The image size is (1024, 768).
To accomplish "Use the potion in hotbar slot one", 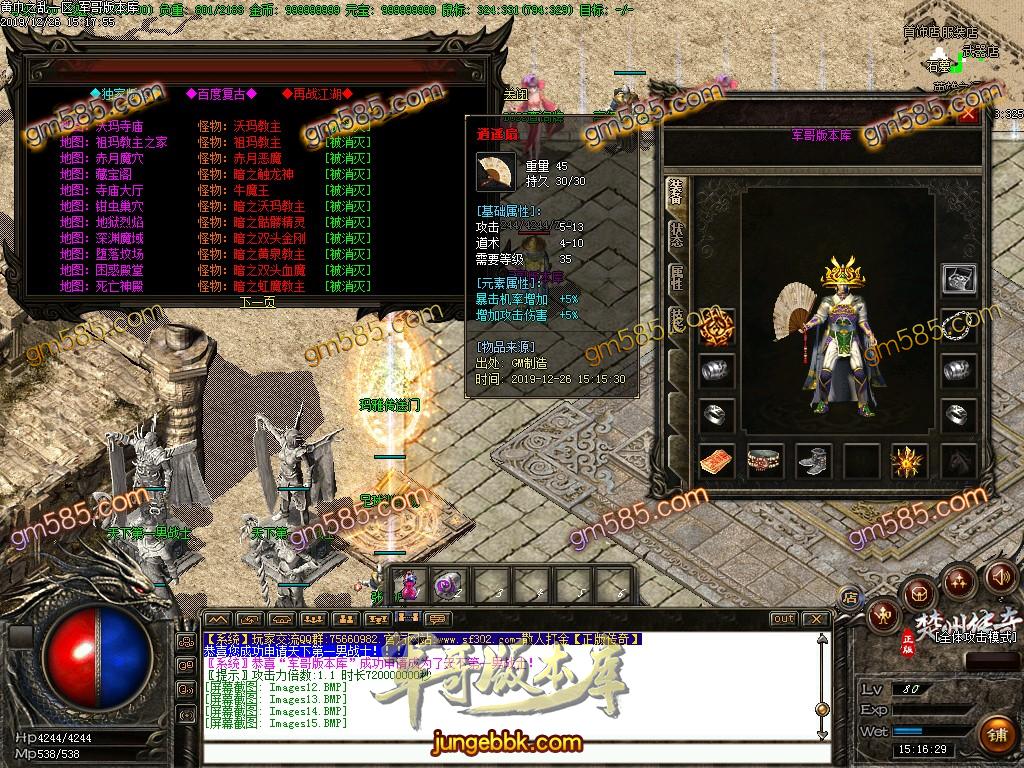I will coord(410,584).
